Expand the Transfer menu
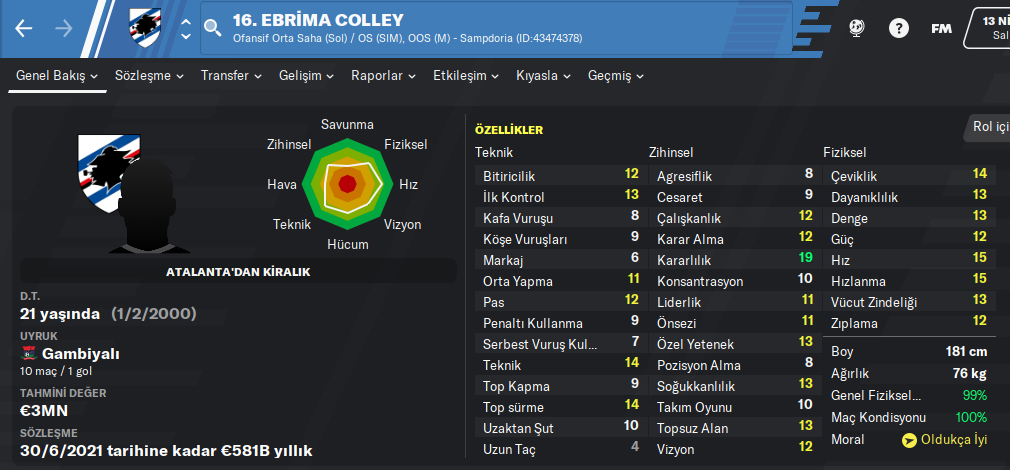1010x470 pixels. pos(231,76)
